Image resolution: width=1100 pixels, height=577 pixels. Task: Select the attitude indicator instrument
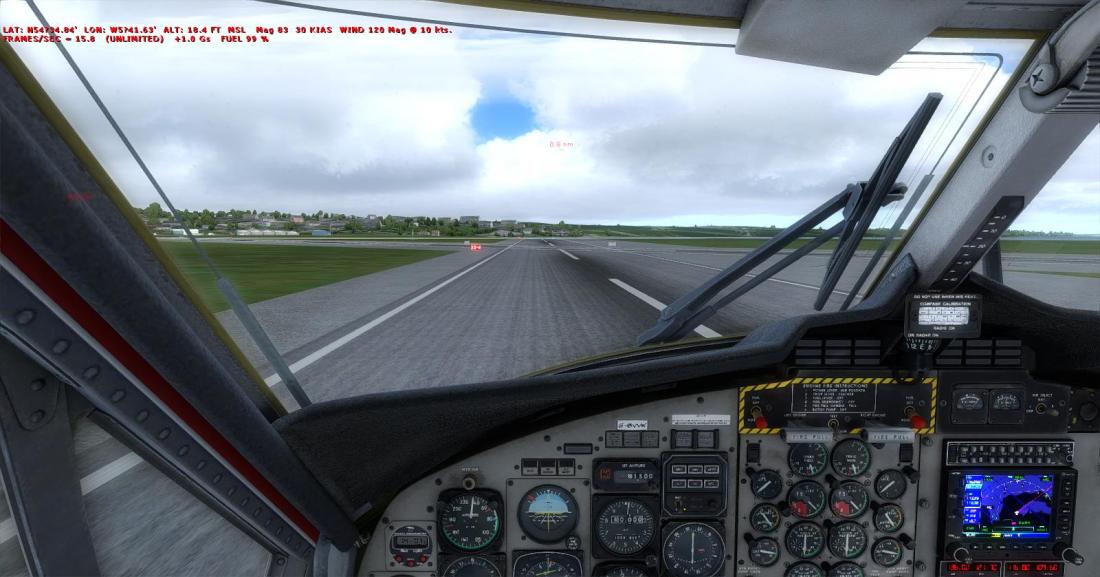(547, 512)
